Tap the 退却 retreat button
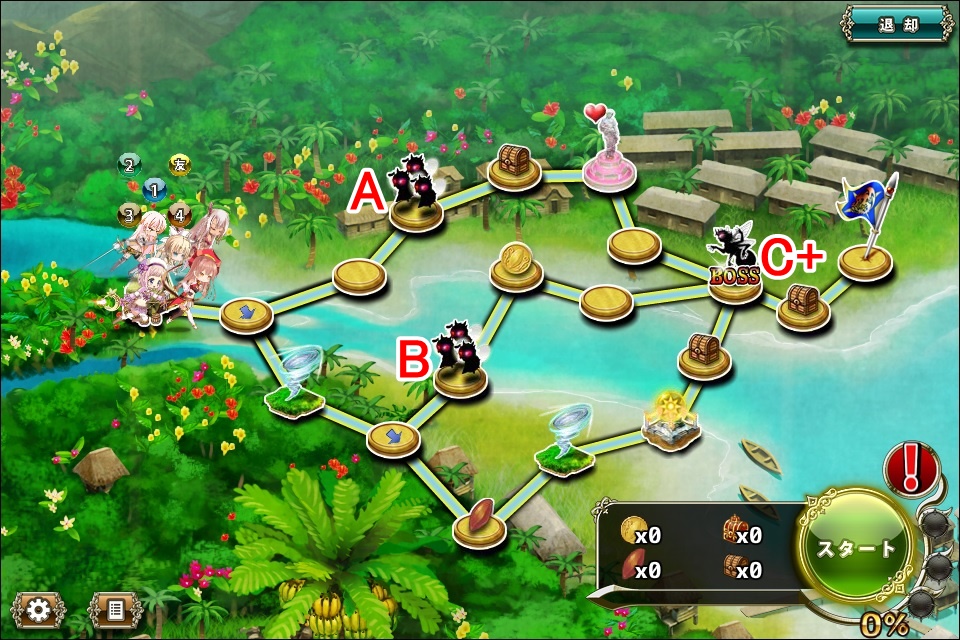960x640 pixels. click(x=897, y=24)
